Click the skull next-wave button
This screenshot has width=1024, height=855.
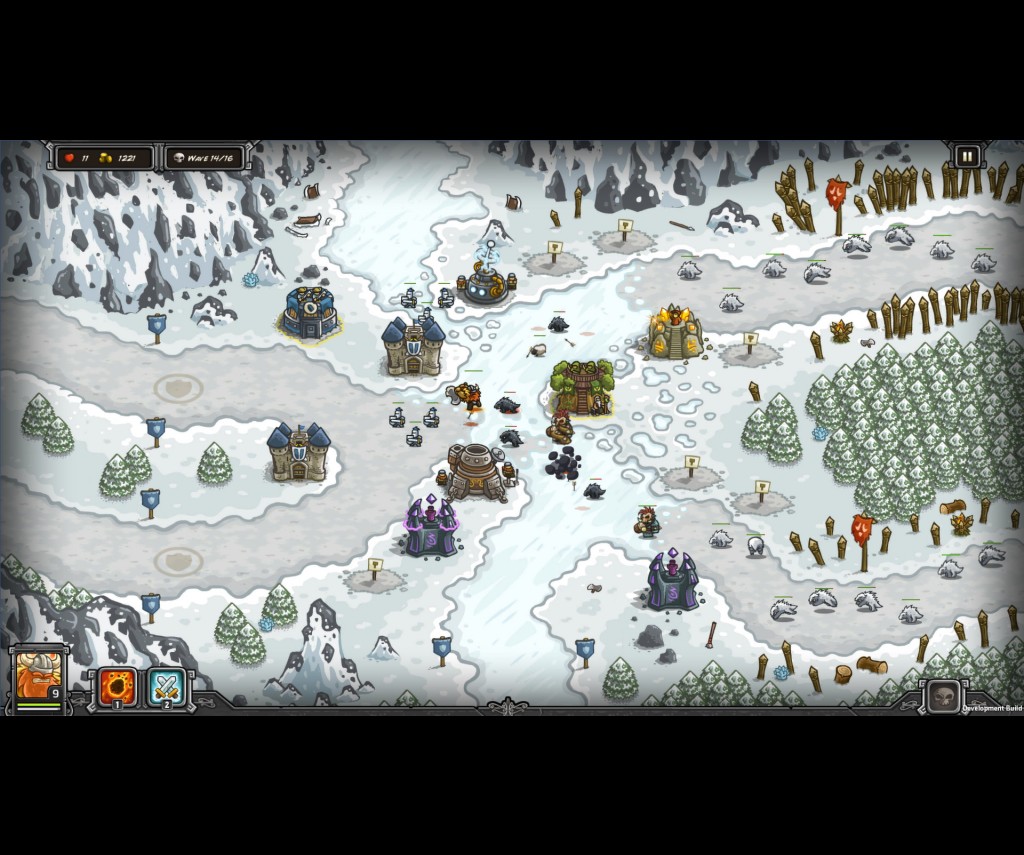pyautogui.click(x=943, y=696)
